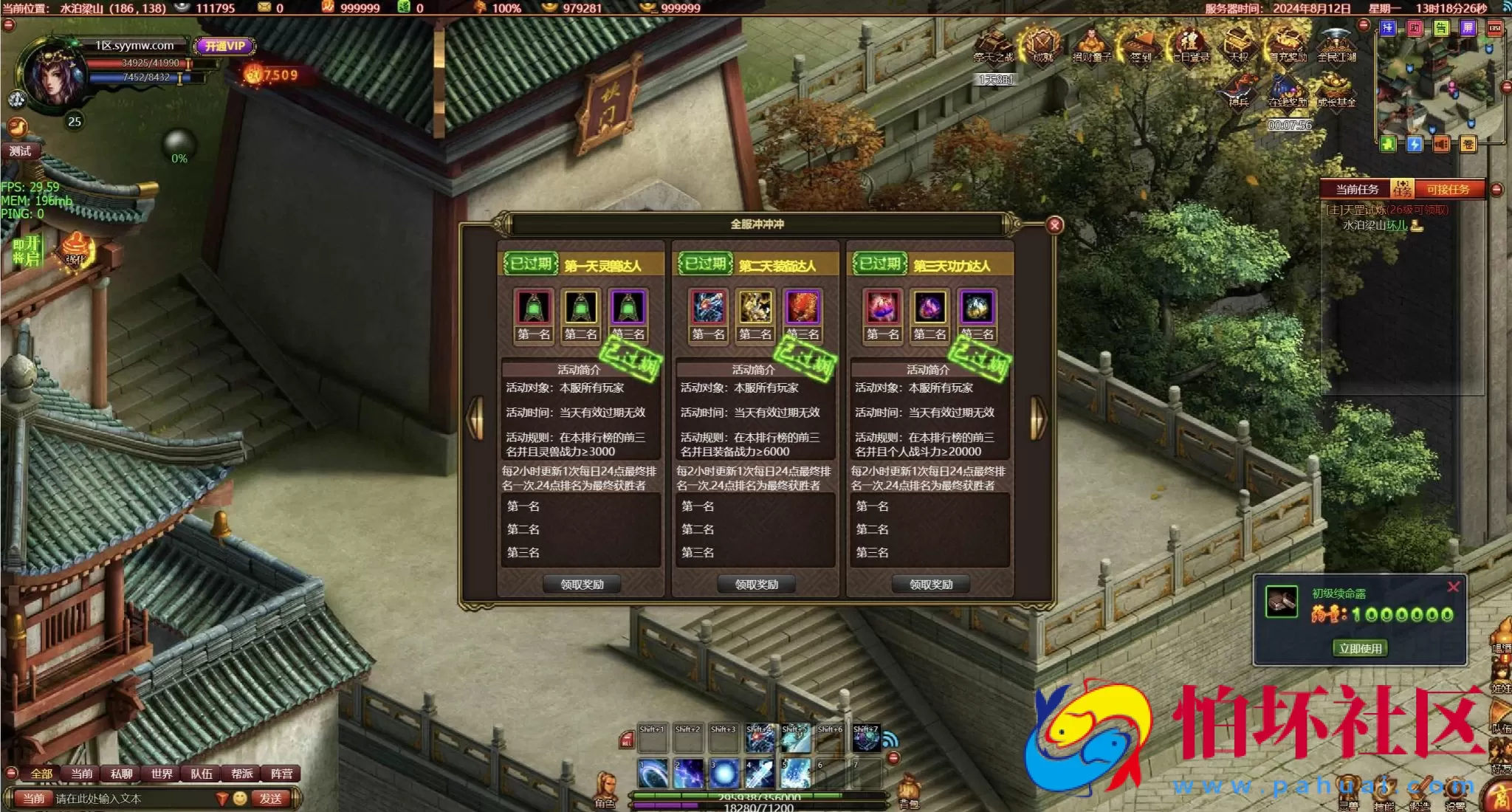Use the 初级续命蛊 item immediately
Viewport: 1512px width, 812px height.
click(x=1360, y=648)
